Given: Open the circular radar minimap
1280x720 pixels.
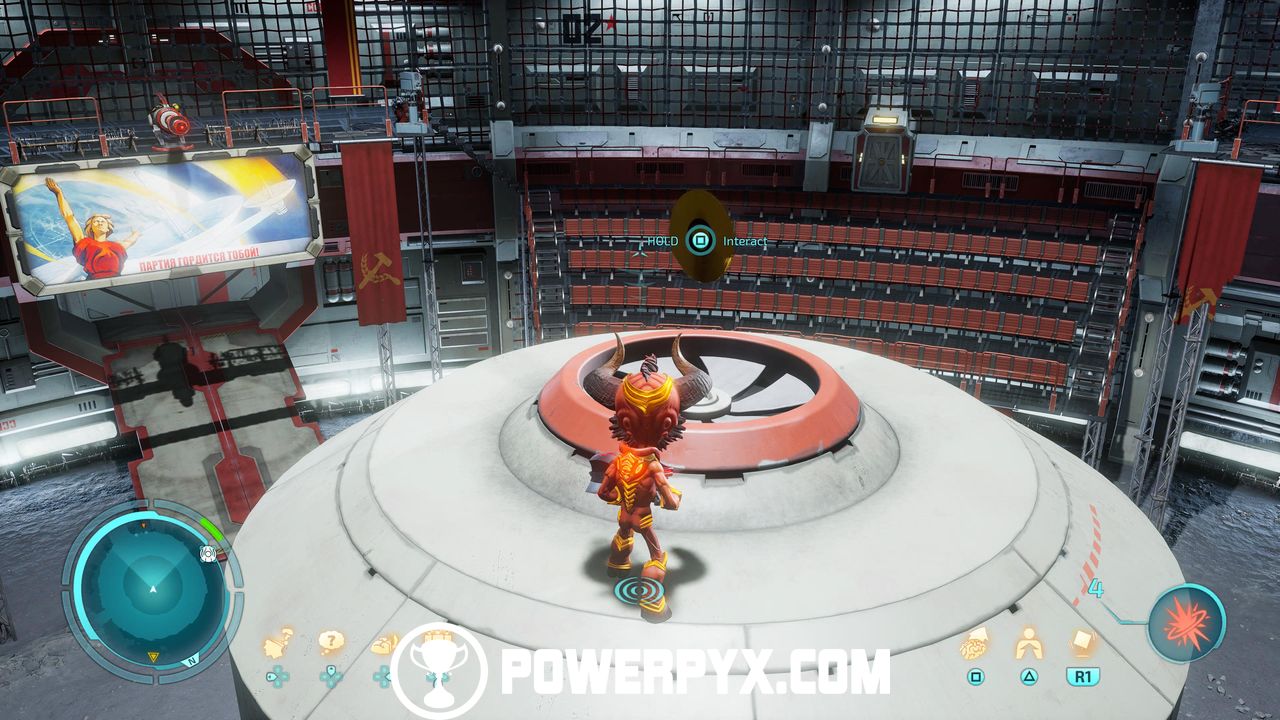Looking at the screenshot, I should (152, 586).
